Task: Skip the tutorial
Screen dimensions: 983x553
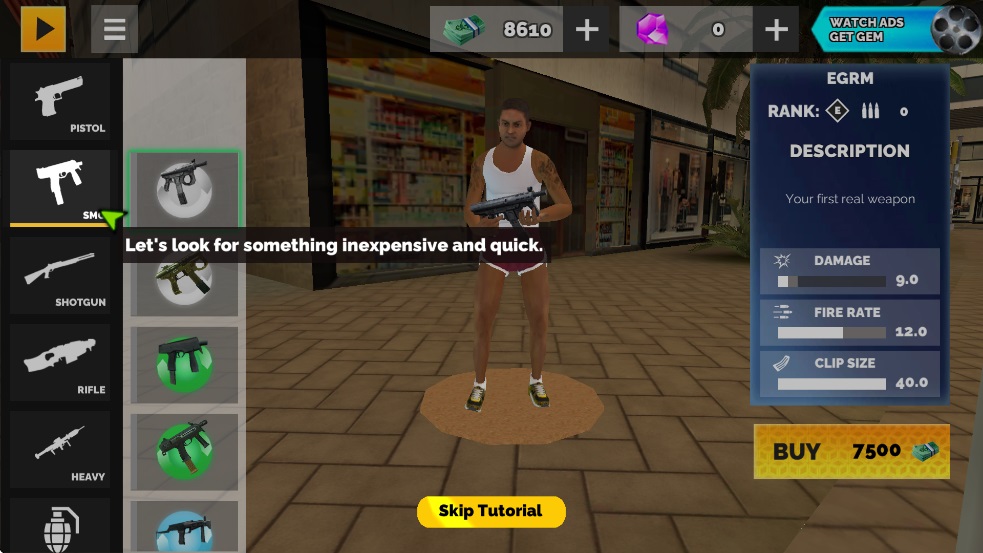Action: [x=491, y=511]
